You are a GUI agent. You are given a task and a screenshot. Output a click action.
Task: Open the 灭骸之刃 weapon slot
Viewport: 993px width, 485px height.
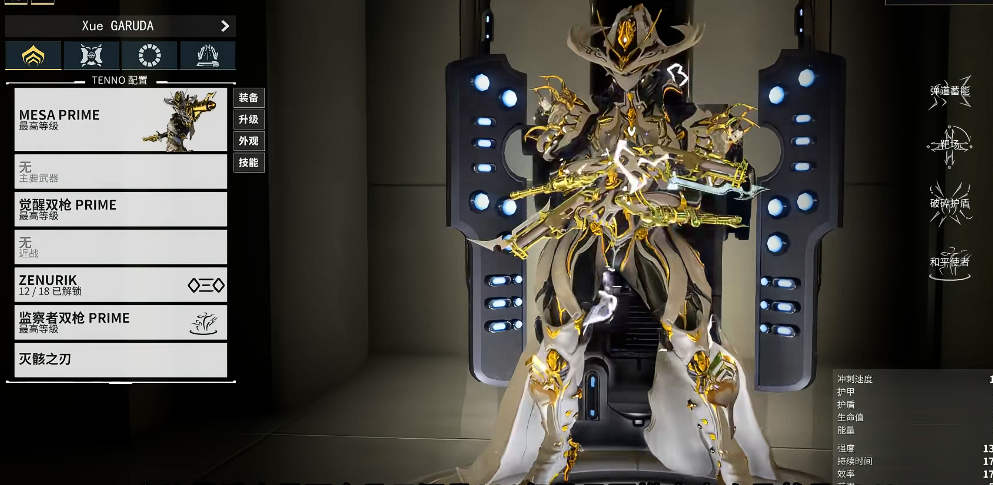point(121,359)
